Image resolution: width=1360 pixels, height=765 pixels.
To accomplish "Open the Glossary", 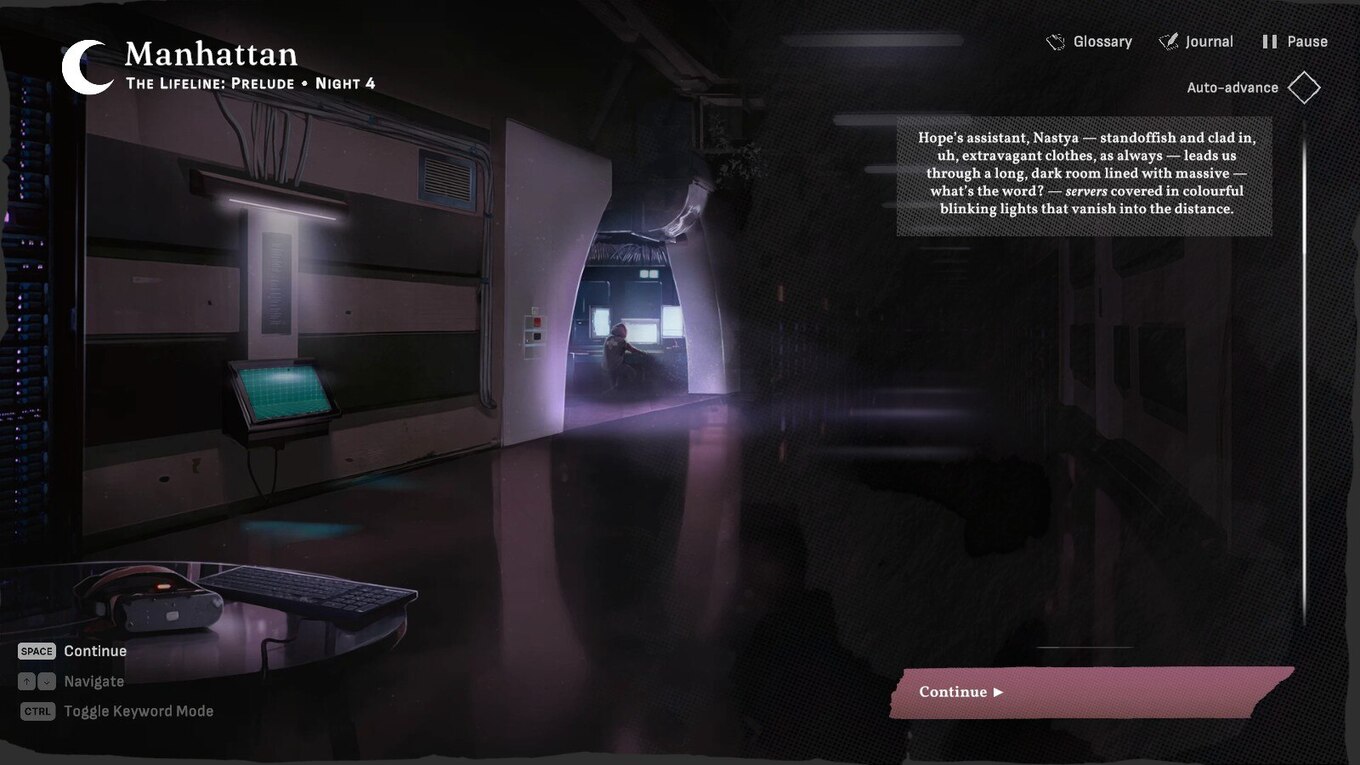I will pos(1089,42).
